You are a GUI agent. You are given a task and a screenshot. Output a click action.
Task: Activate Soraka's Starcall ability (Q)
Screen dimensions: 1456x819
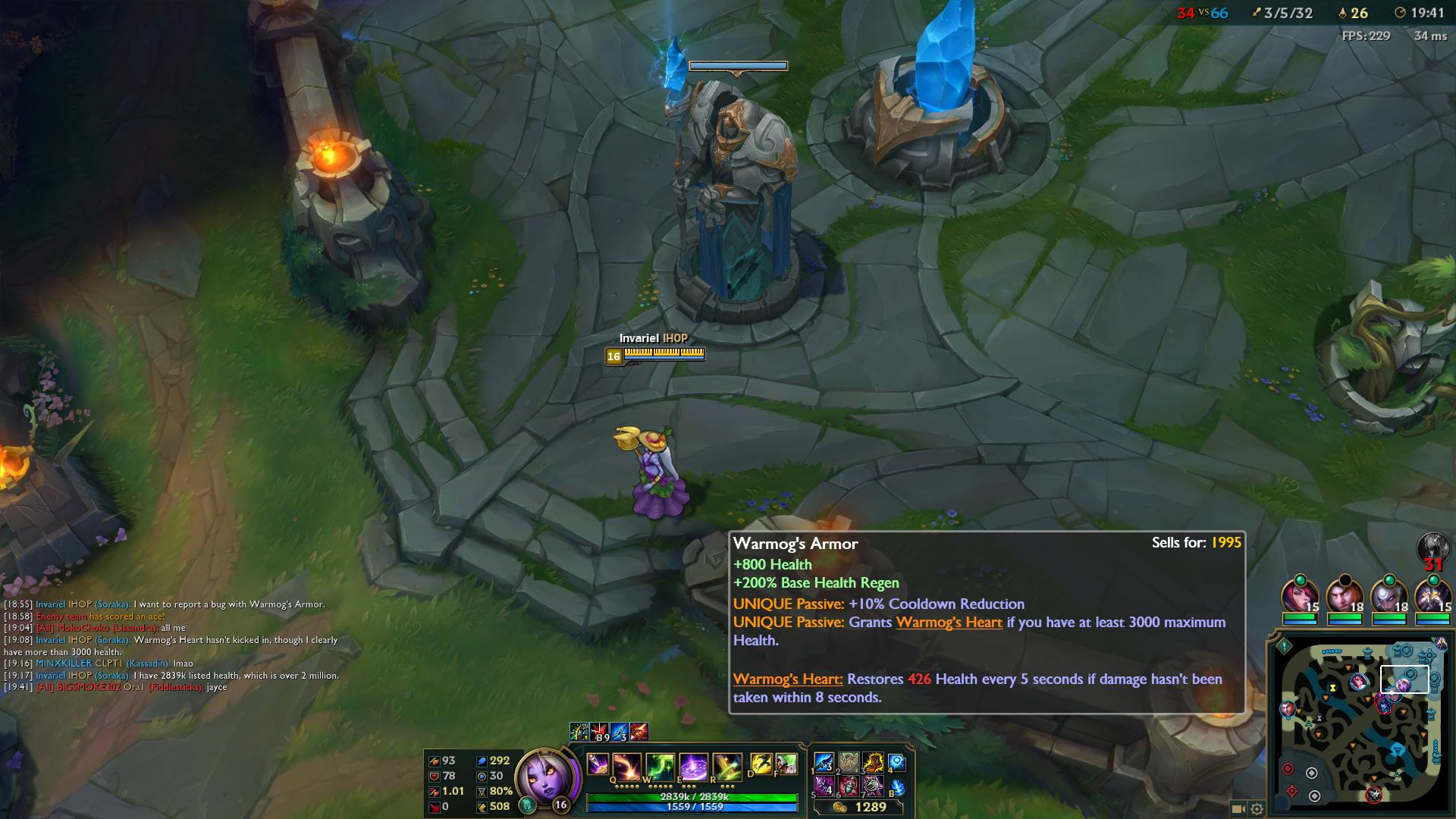[x=626, y=766]
